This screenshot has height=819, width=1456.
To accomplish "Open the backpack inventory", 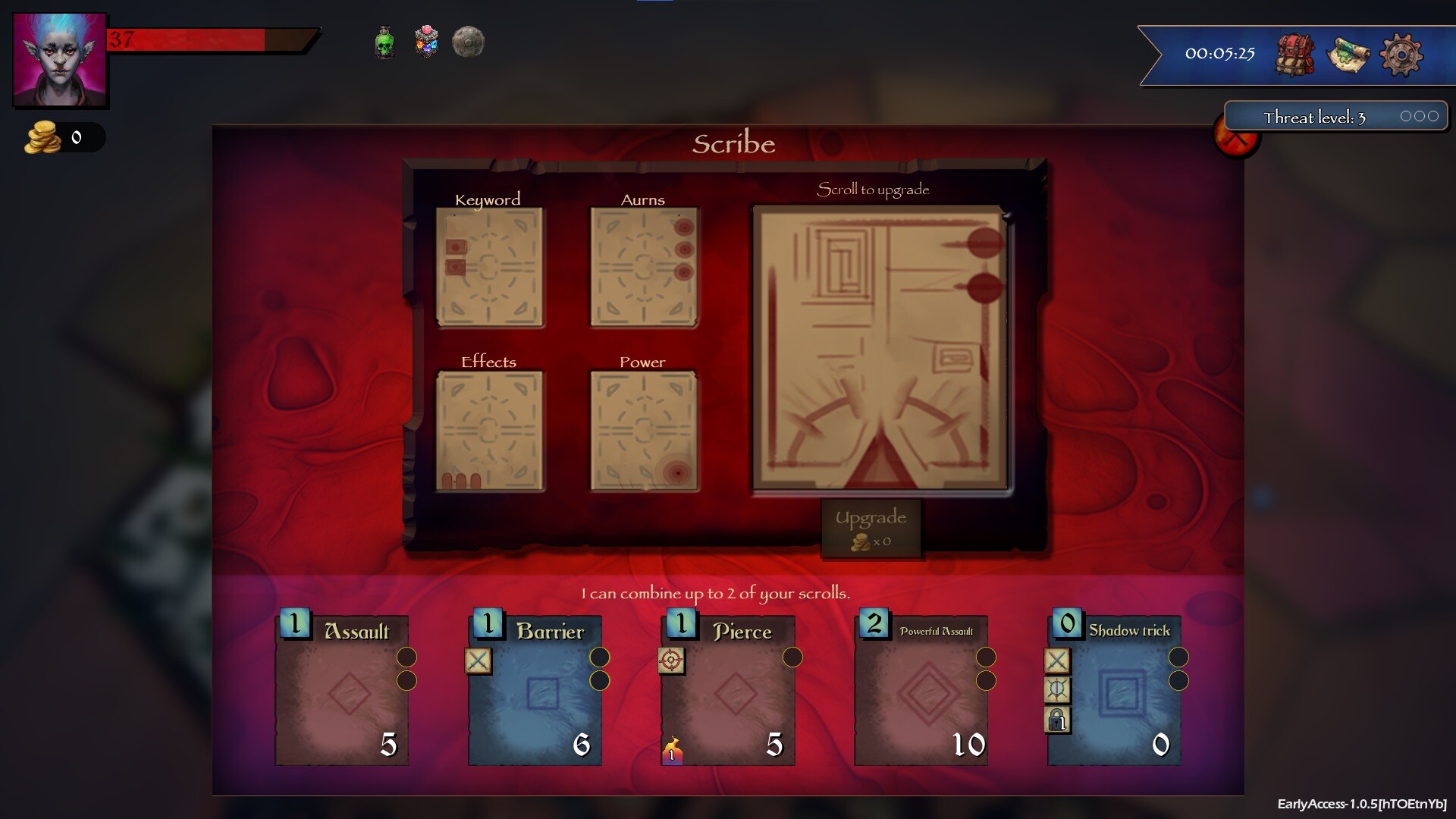I will click(x=1295, y=54).
